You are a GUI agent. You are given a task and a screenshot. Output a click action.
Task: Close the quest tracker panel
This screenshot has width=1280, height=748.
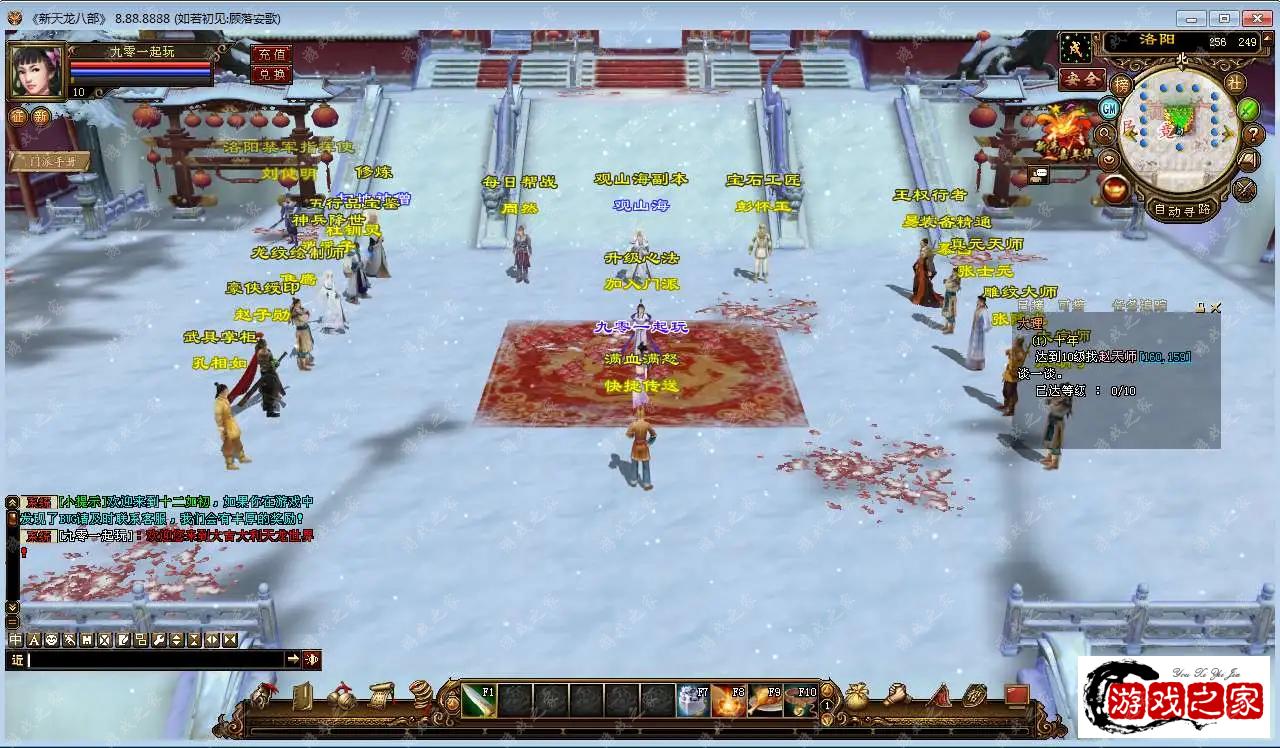click(1215, 308)
